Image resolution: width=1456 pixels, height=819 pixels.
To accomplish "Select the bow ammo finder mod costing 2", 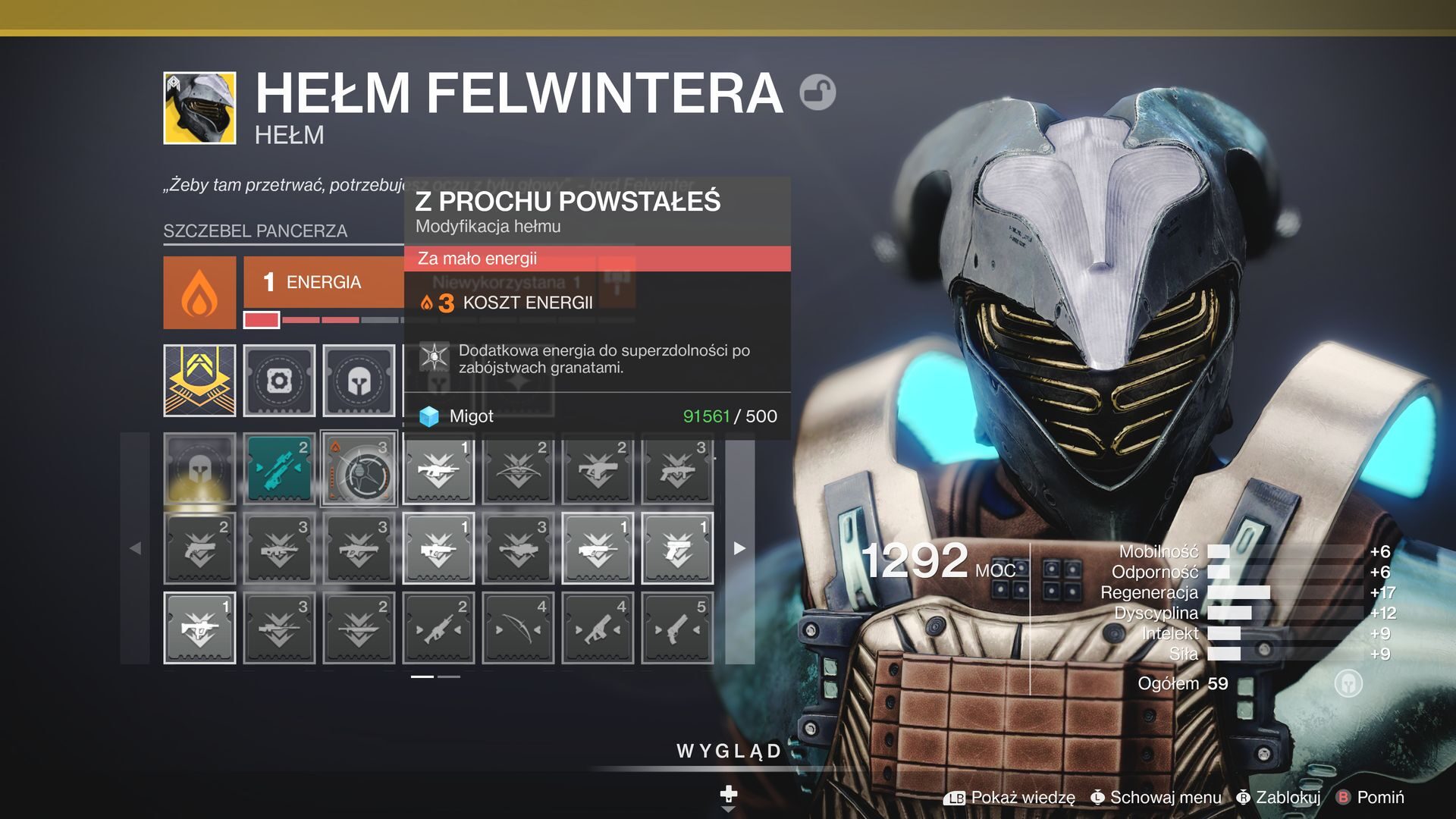I will [x=518, y=469].
